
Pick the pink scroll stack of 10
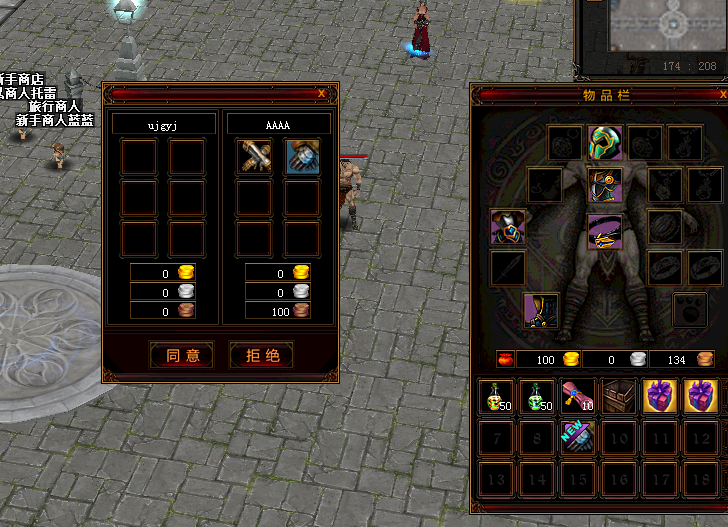578,397
